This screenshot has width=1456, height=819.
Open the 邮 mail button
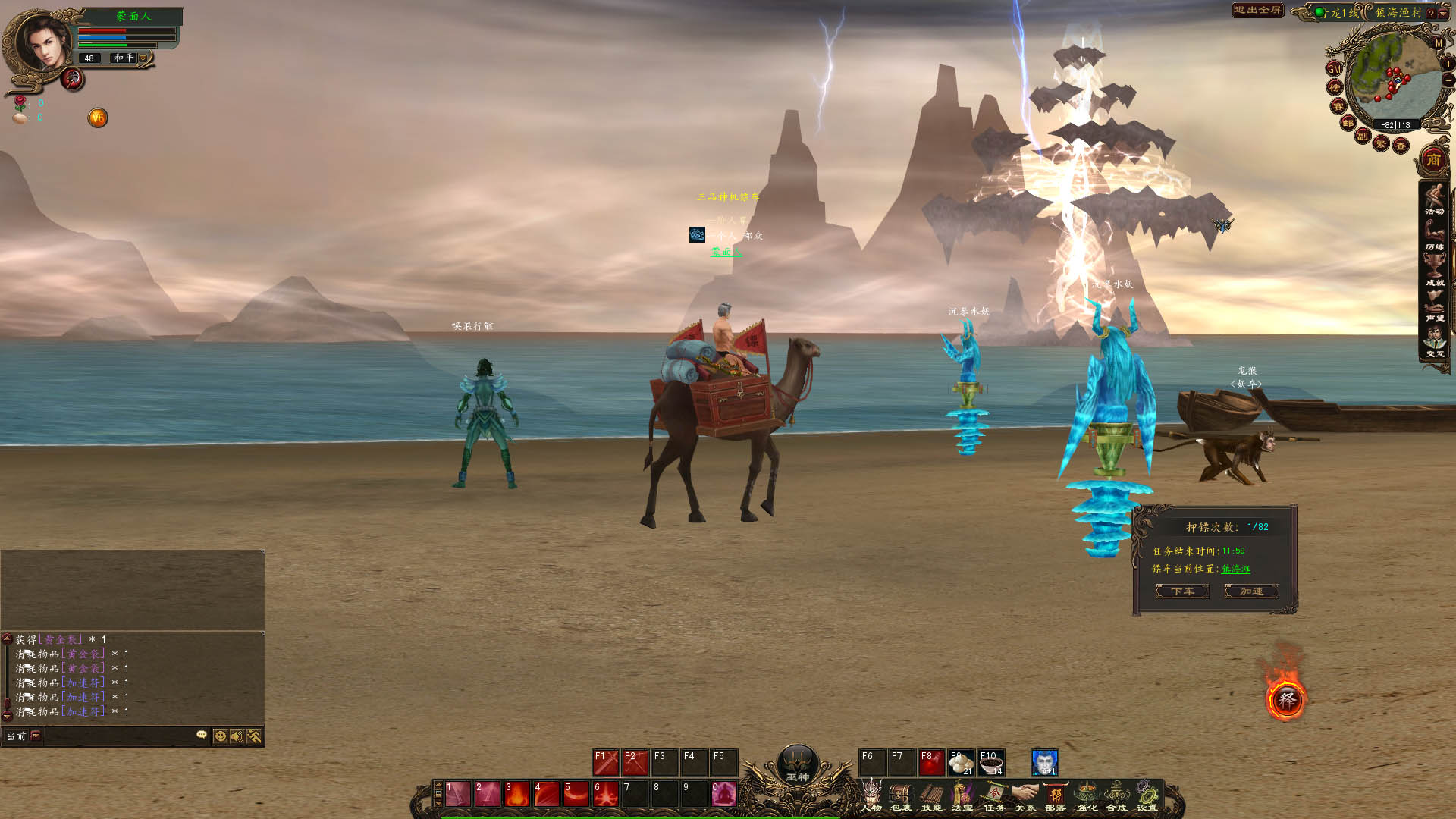point(1348,124)
